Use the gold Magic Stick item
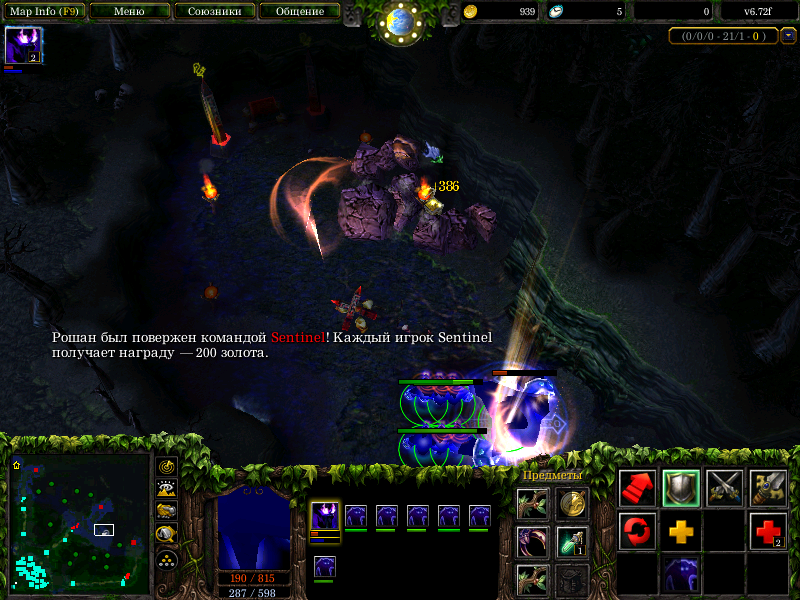This screenshot has width=800, height=614. [x=572, y=503]
